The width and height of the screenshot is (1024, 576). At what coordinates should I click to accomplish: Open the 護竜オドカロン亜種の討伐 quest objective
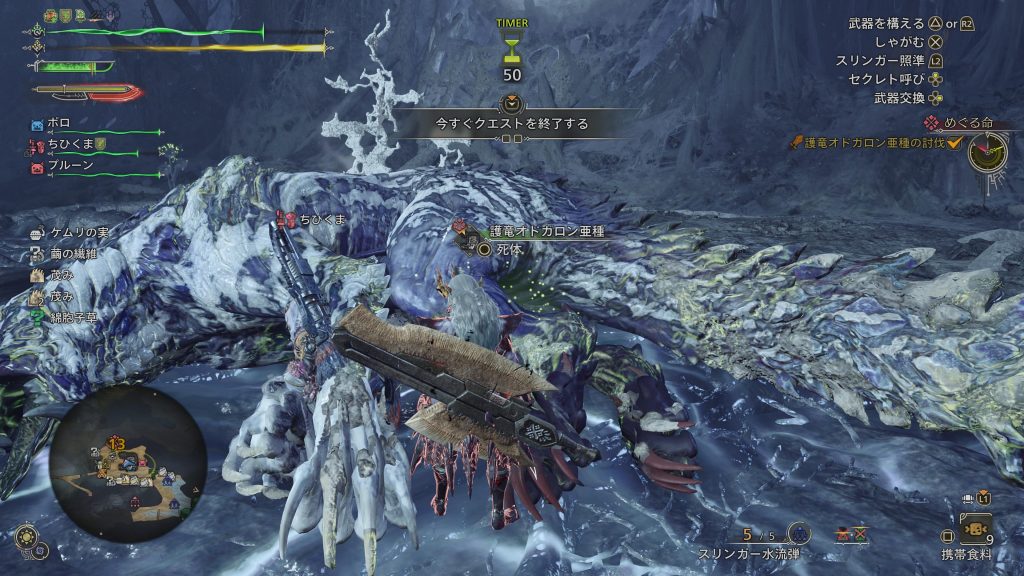pyautogui.click(x=868, y=143)
